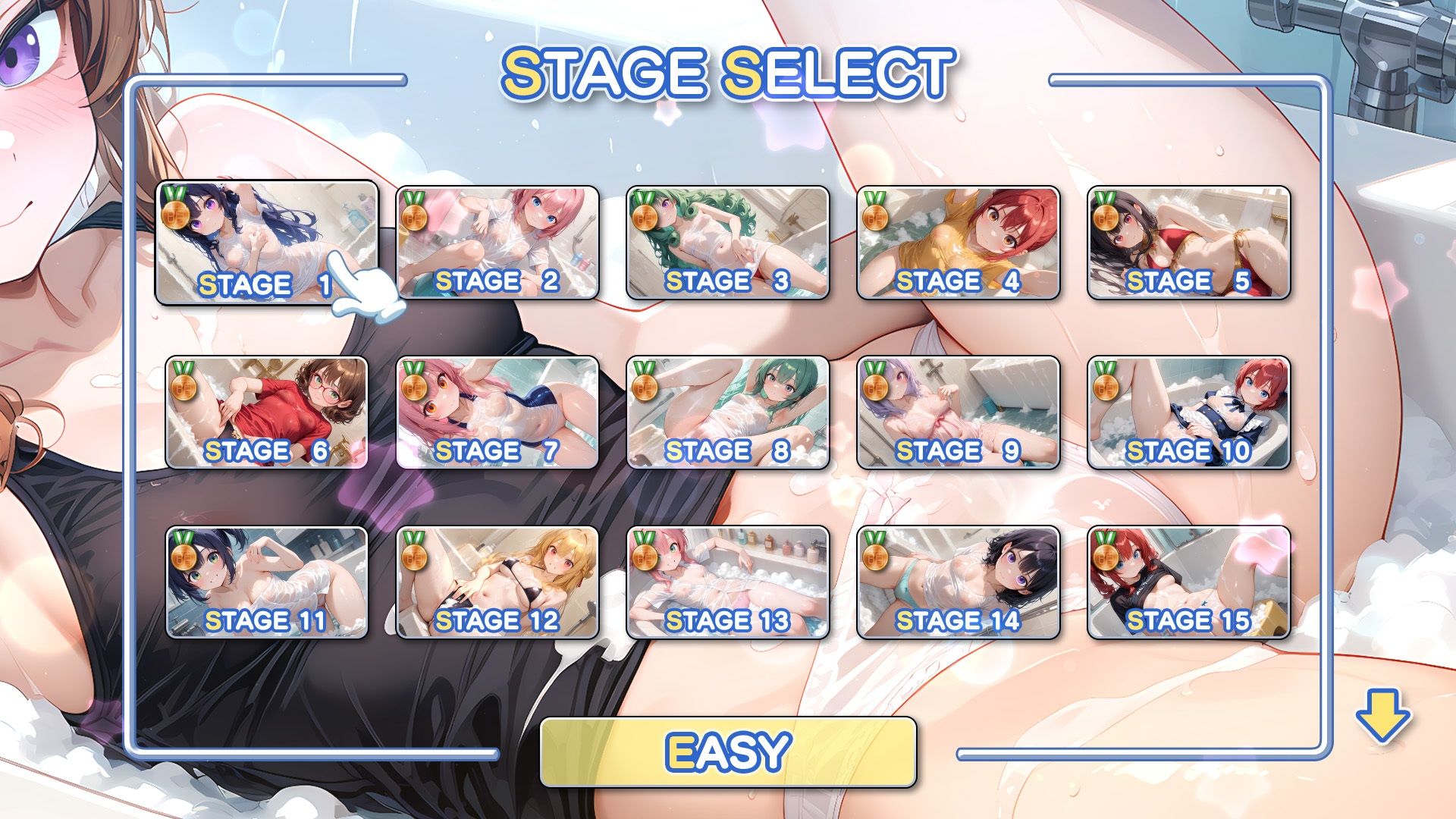The height and width of the screenshot is (819, 1456).
Task: Open Stage 3
Action: (x=727, y=243)
